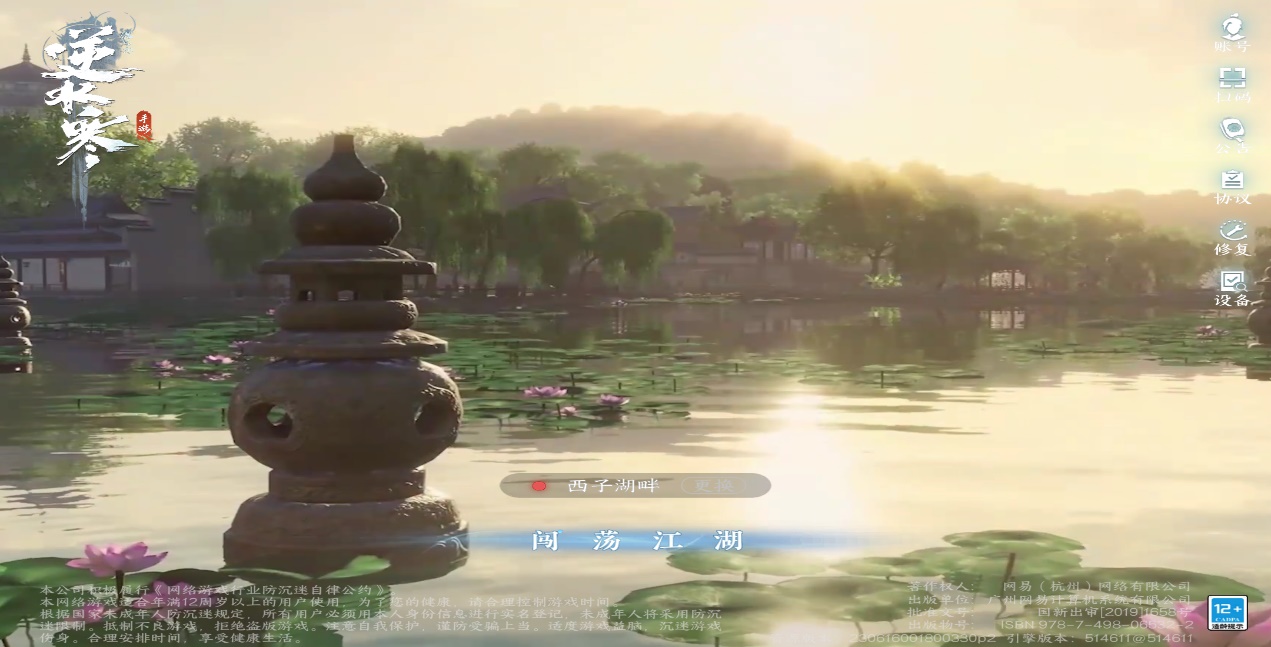Open the 扫码 QR scan icon
This screenshot has height=647, width=1271.
pyautogui.click(x=1232, y=83)
